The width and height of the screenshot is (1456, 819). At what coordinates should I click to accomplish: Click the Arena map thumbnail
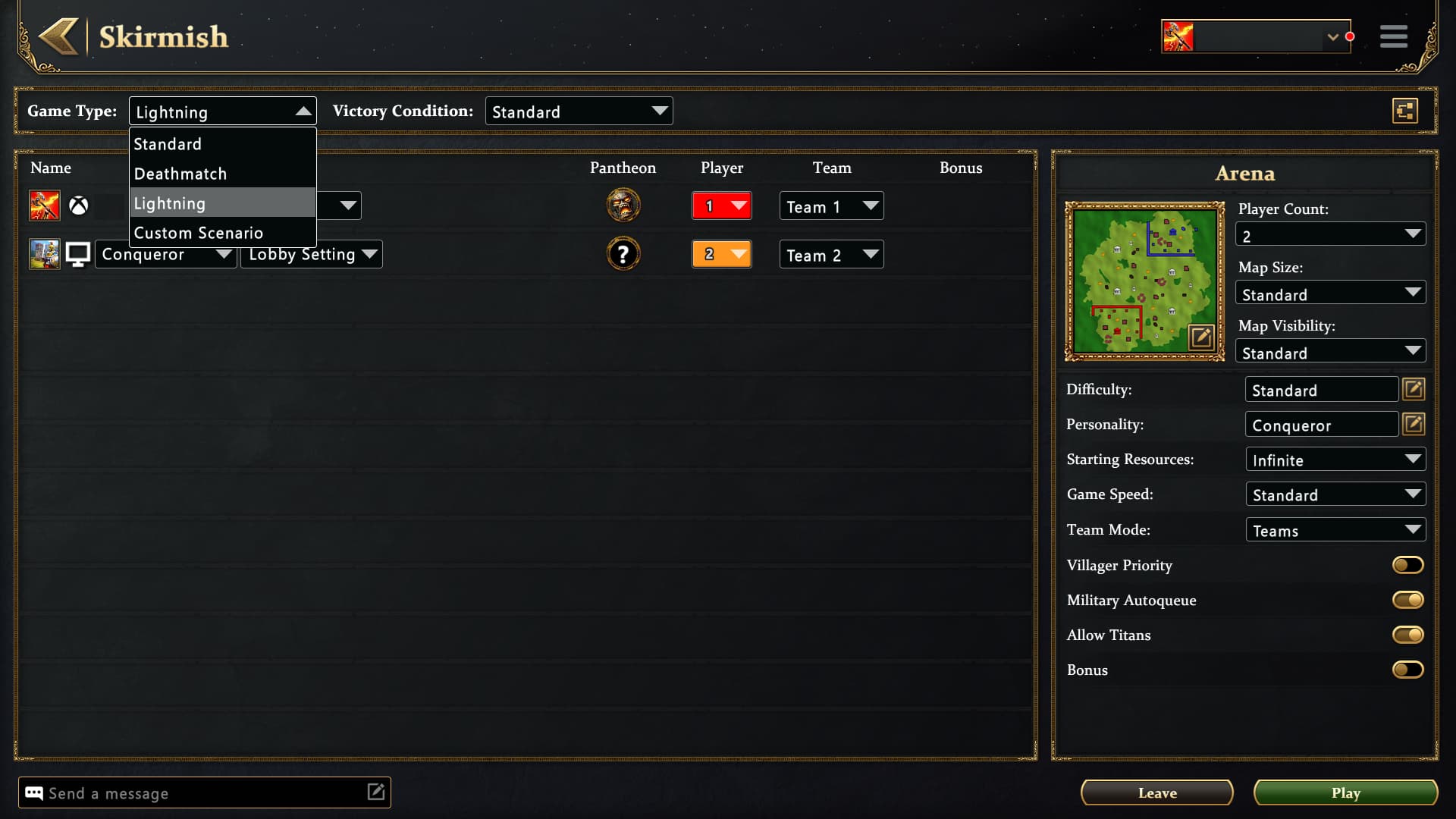coord(1144,280)
